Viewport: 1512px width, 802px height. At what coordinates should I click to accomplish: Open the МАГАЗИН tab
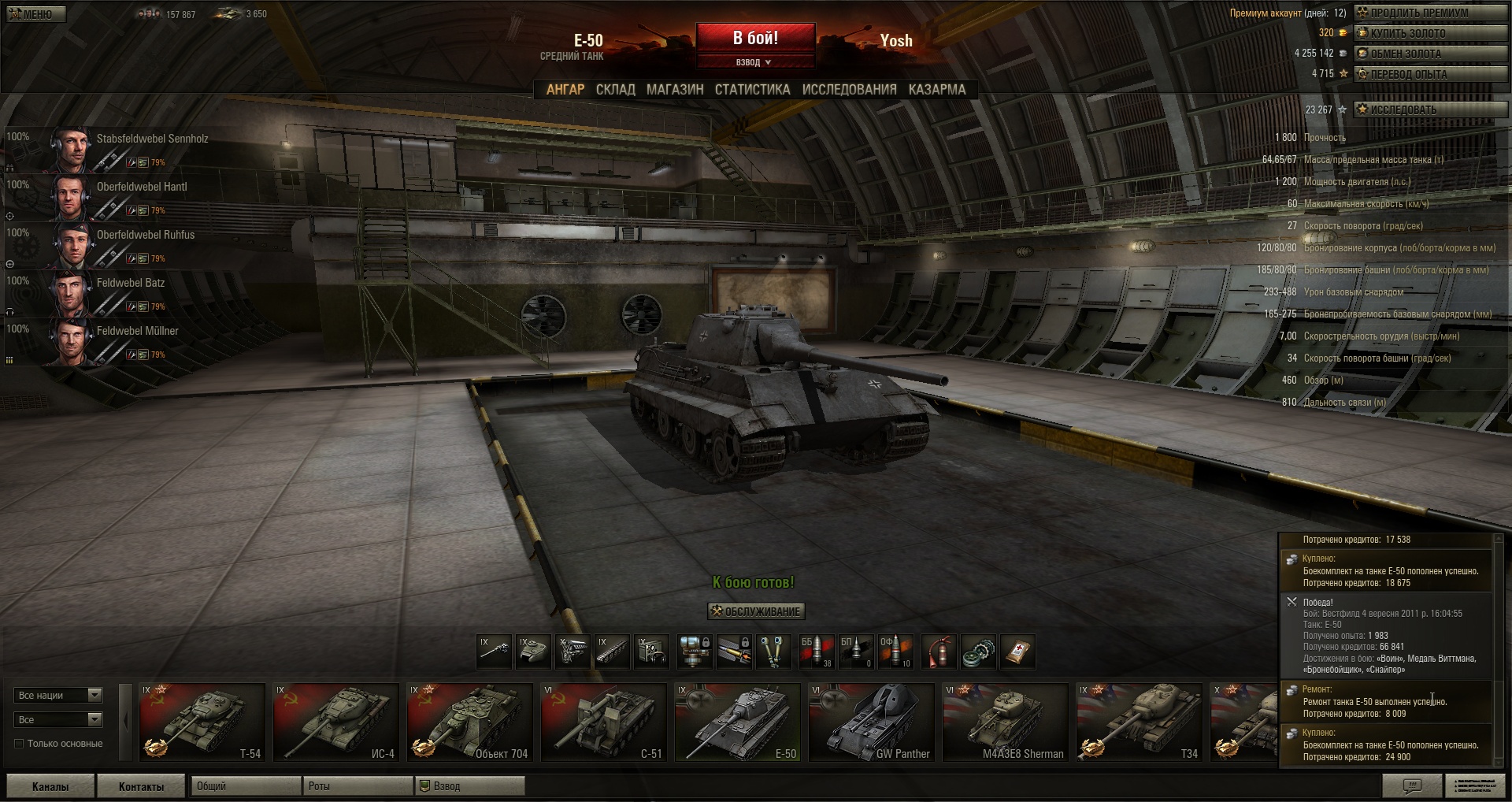click(x=675, y=90)
